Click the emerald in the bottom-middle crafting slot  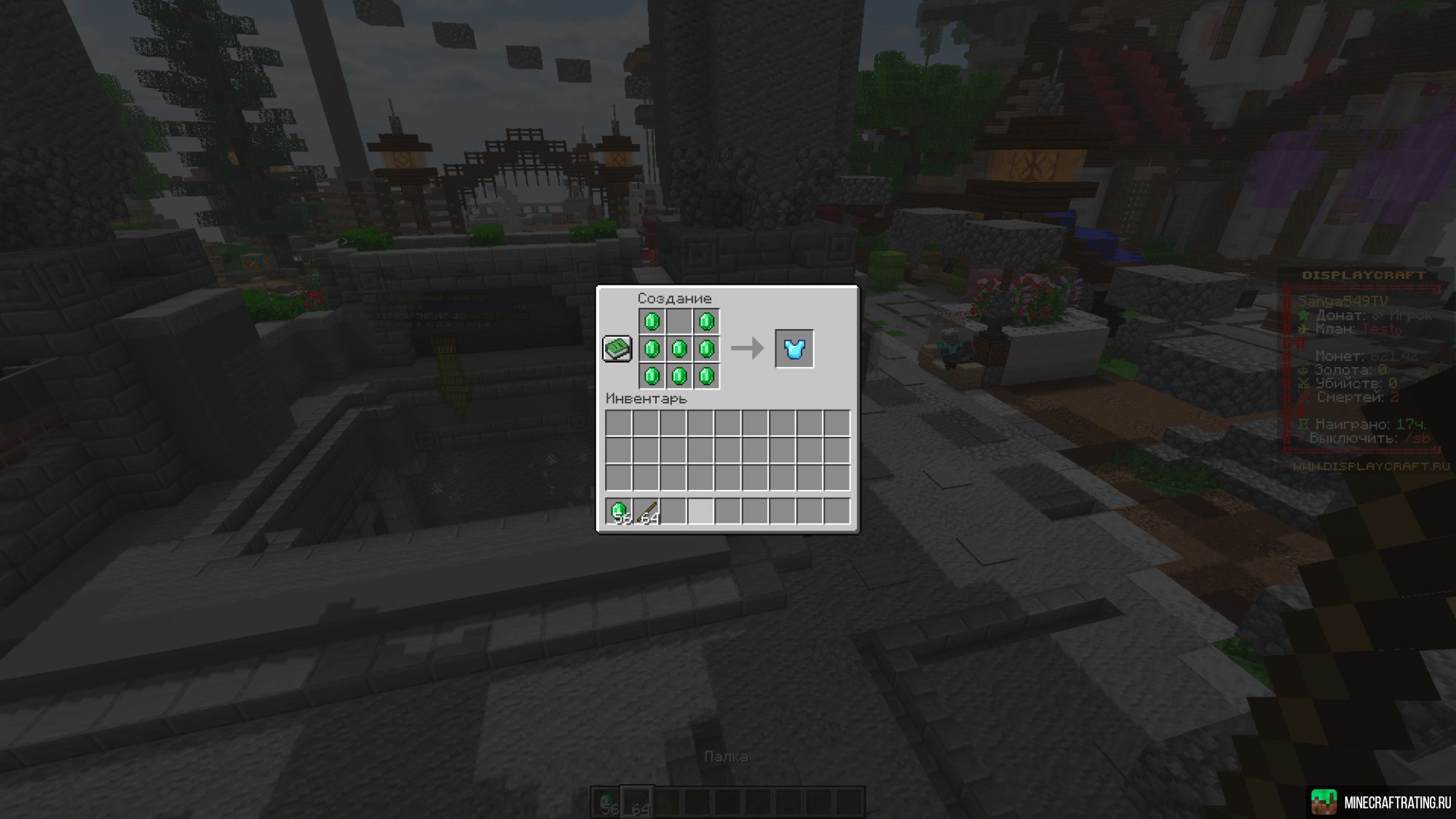tap(679, 376)
